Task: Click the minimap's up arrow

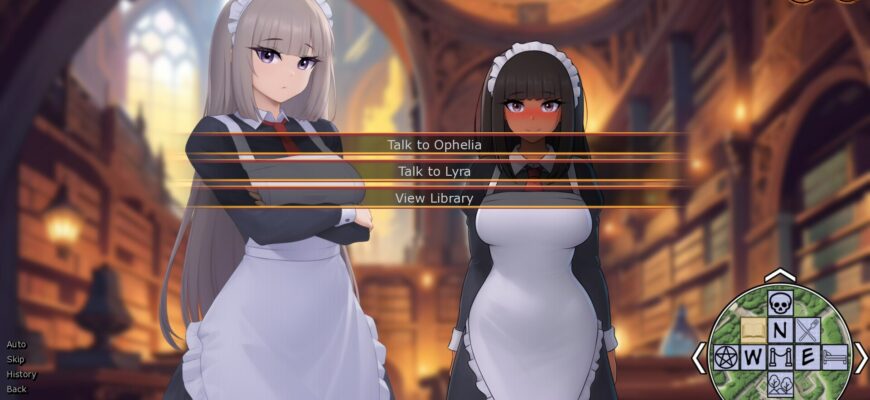Action: tap(780, 276)
